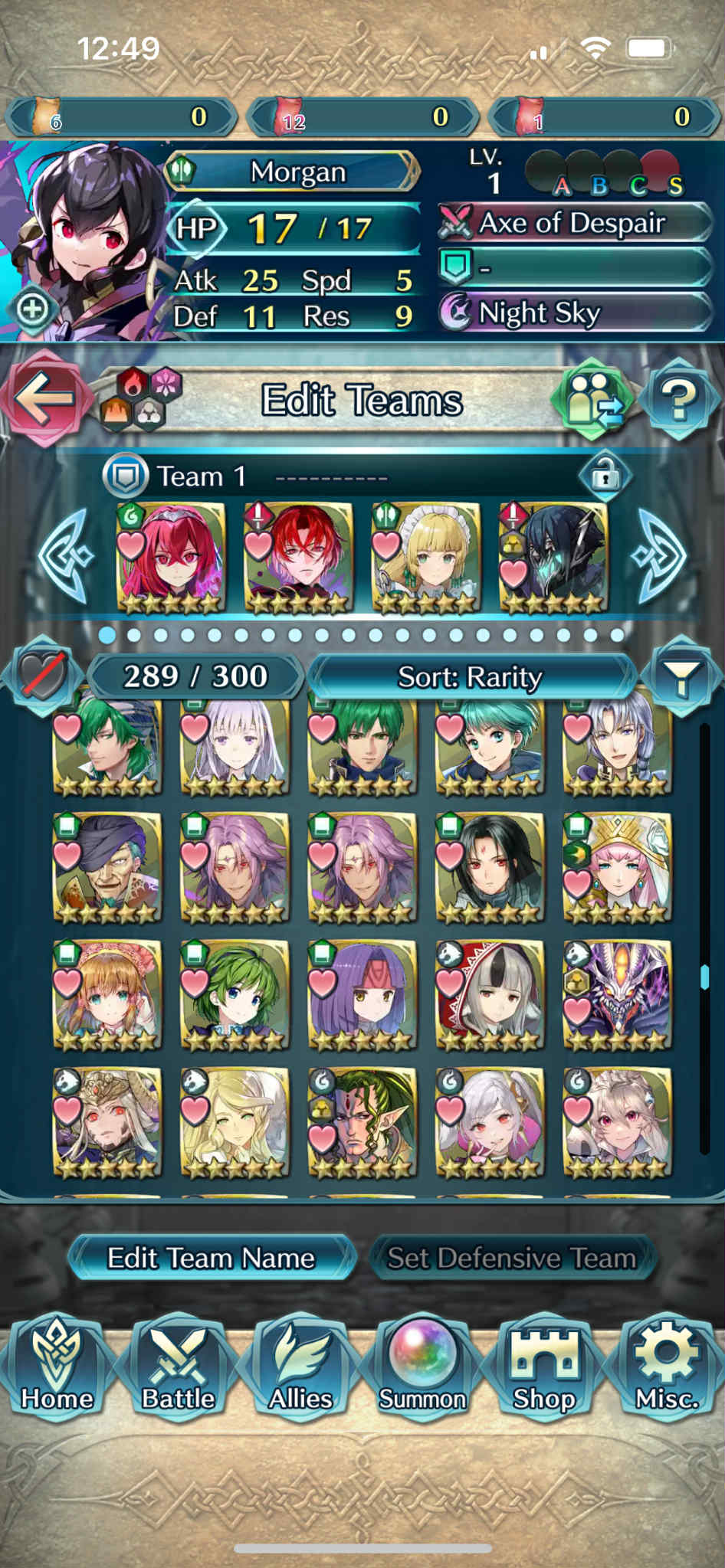The width and height of the screenshot is (725, 1568).
Task: Toggle the Team 1 lock icon
Action: tap(605, 476)
